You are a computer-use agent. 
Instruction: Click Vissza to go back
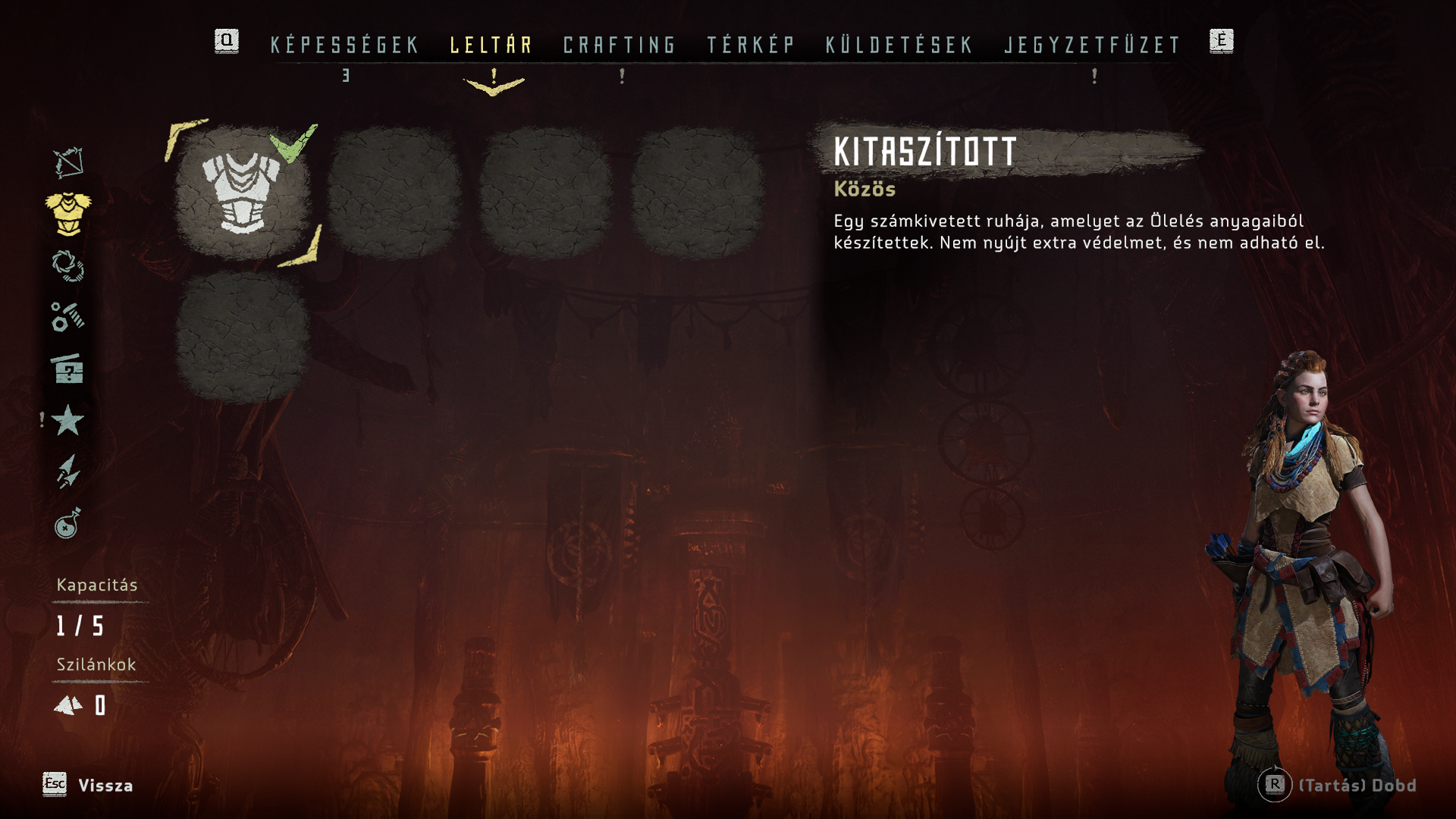click(105, 786)
